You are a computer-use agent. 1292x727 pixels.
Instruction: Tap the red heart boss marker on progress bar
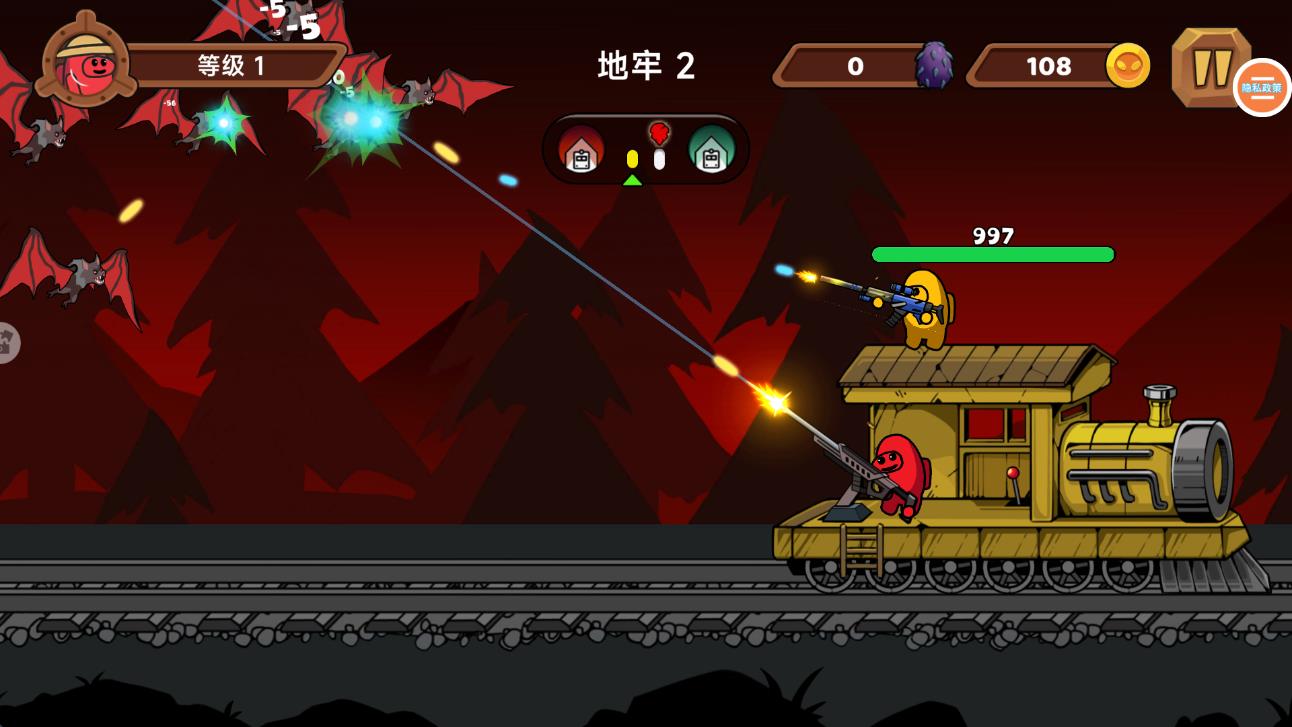[658, 131]
